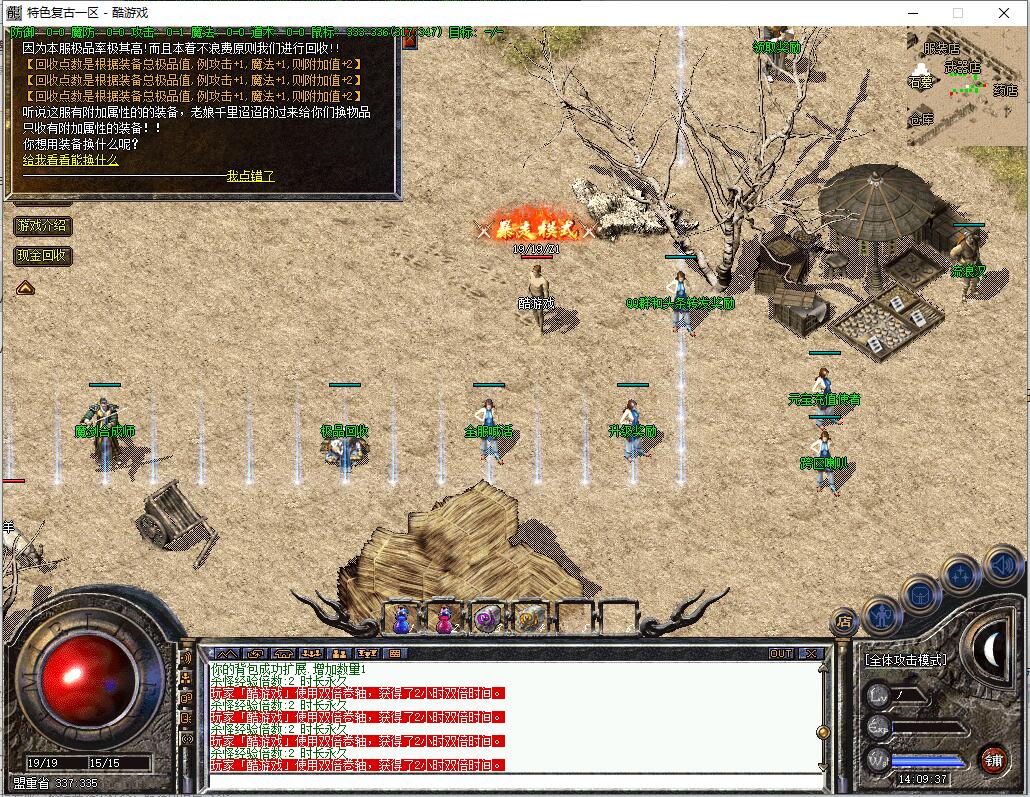Image resolution: width=1030 pixels, height=797 pixels.
Task: Open the round 店 shop button
Action: click(845, 622)
